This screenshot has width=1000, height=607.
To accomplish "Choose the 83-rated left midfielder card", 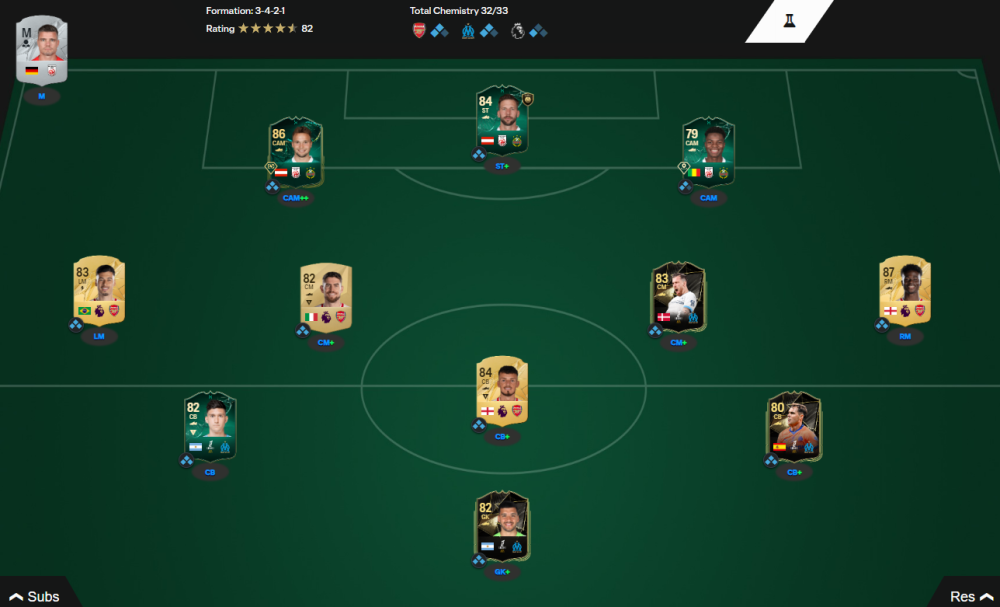I will (x=99, y=291).
